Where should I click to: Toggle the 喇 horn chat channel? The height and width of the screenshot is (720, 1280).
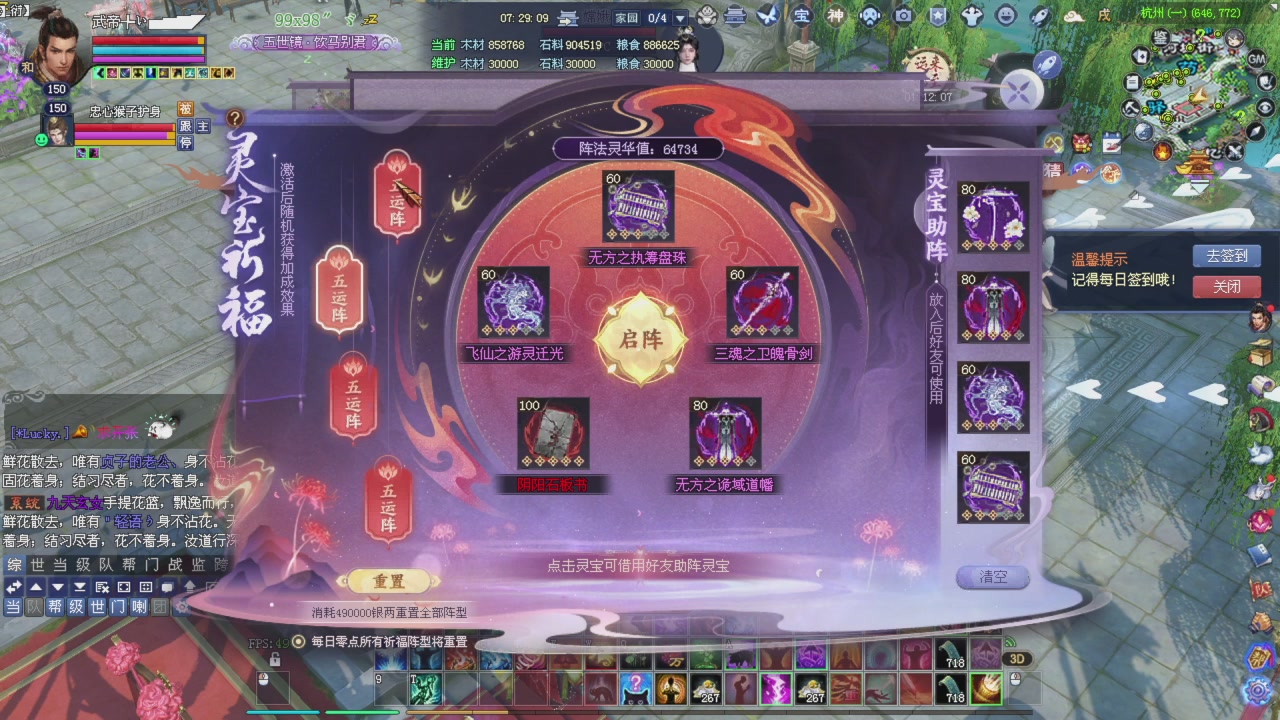tap(138, 607)
